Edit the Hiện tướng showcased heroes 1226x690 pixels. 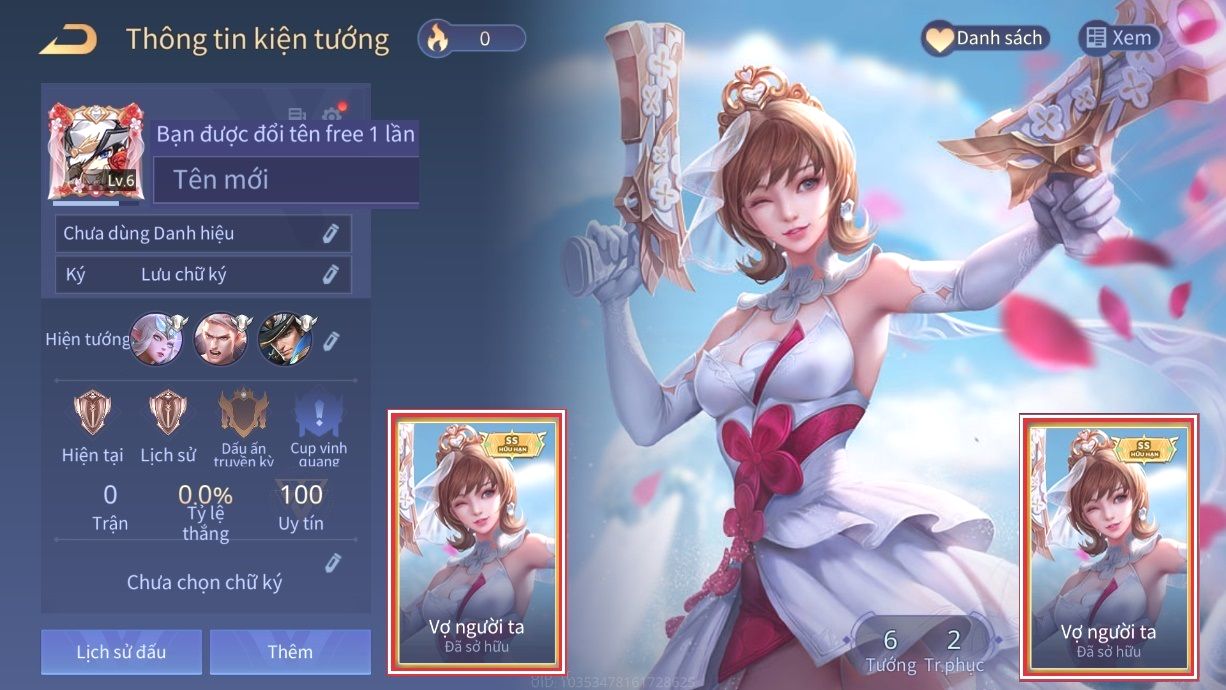click(x=331, y=341)
